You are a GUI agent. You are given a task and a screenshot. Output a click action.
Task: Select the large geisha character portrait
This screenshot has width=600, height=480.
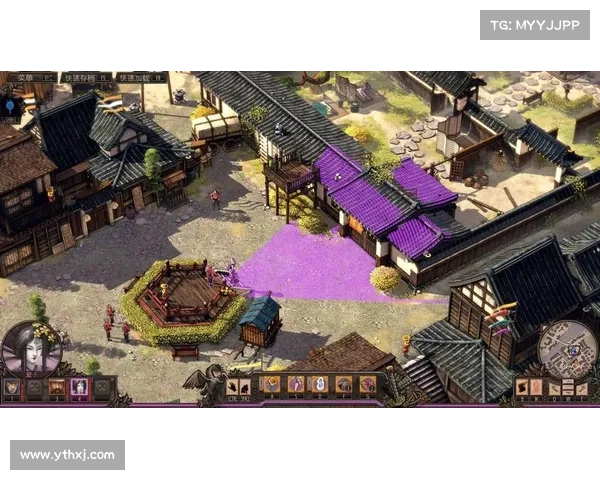coord(31,348)
